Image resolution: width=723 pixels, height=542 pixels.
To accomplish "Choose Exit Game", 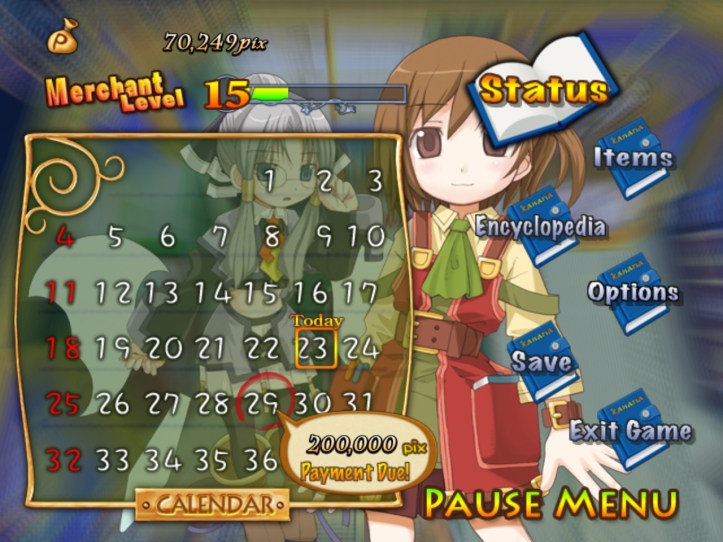I will tap(630, 431).
